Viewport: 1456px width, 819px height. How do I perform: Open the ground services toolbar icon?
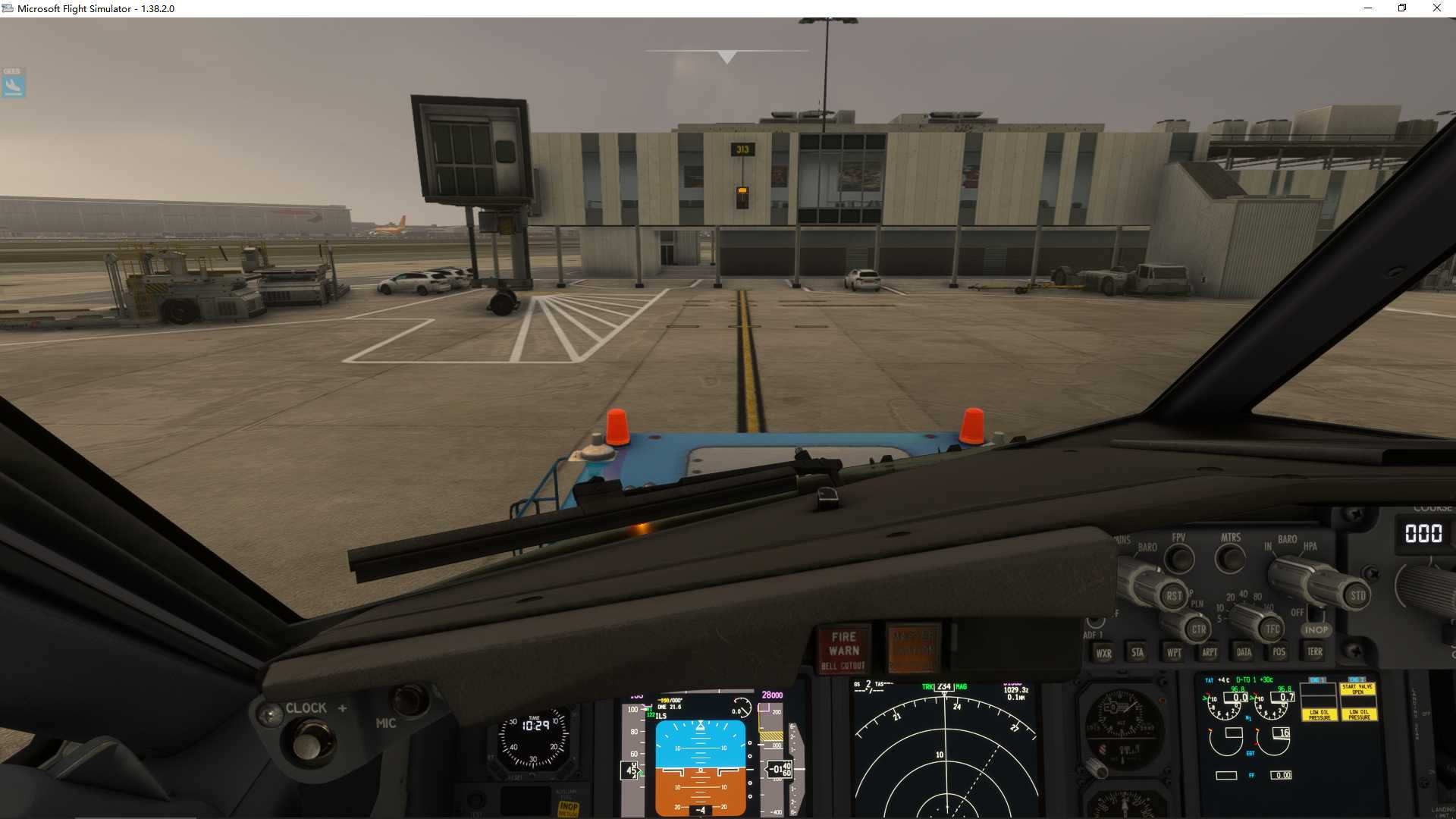12,83
